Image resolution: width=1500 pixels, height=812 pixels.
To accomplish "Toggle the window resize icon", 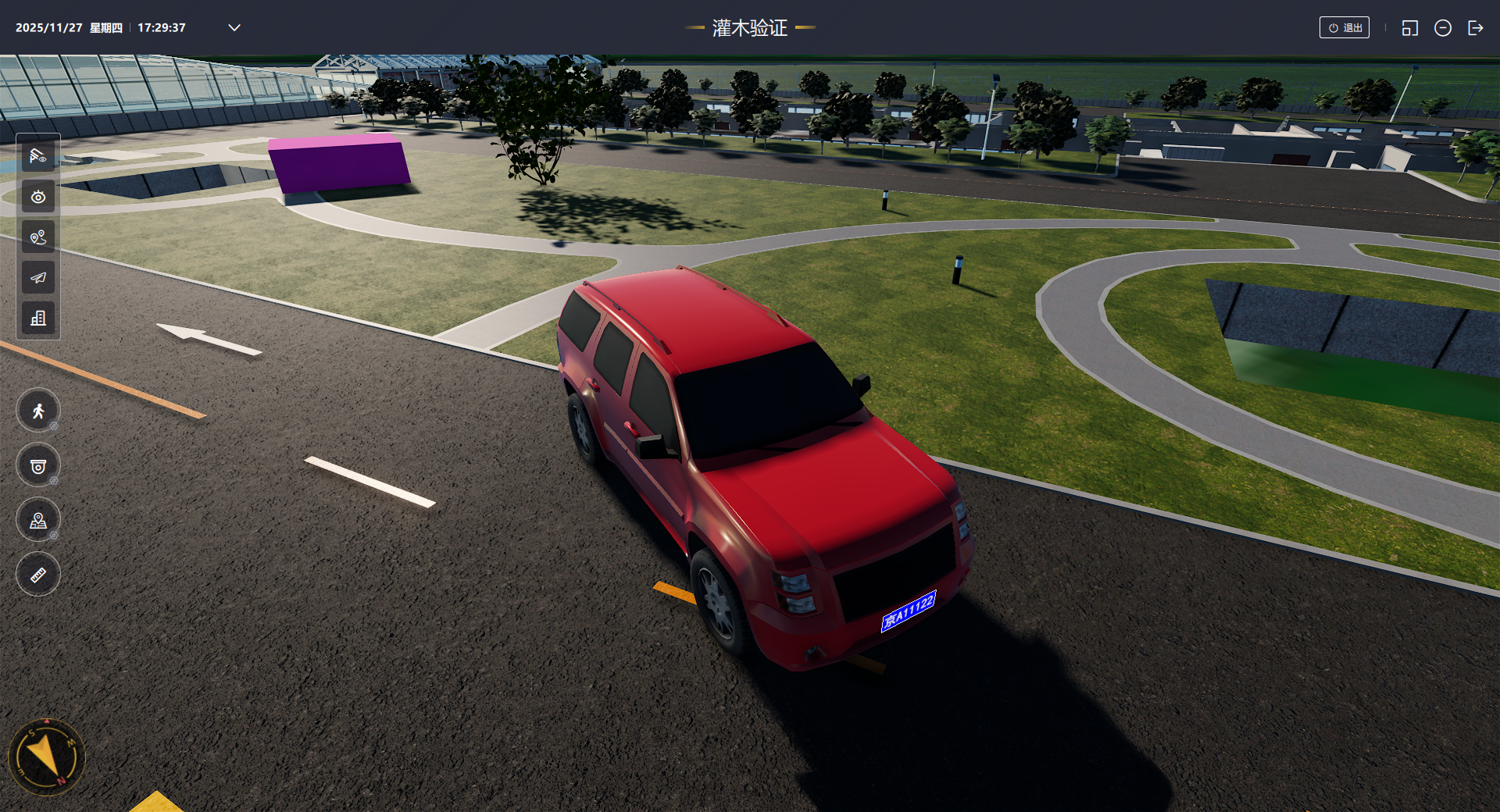I will [x=1409, y=28].
